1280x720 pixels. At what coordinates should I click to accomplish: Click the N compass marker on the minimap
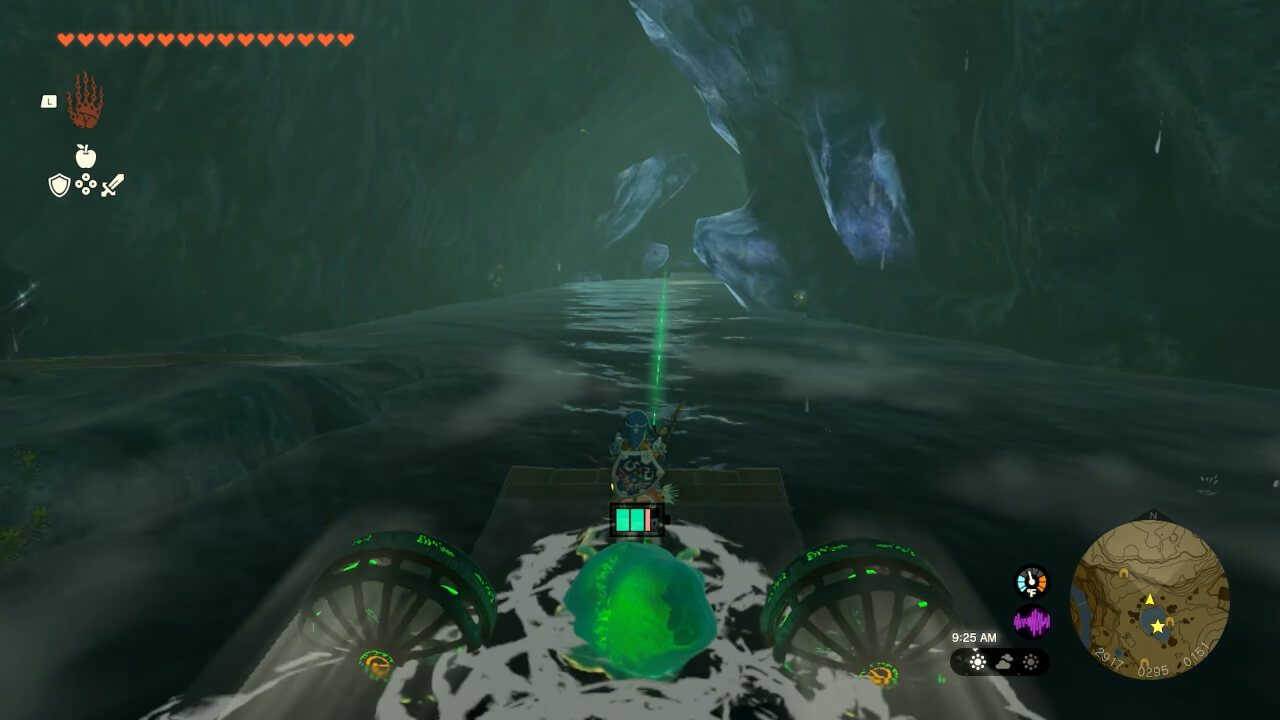[x=1152, y=514]
